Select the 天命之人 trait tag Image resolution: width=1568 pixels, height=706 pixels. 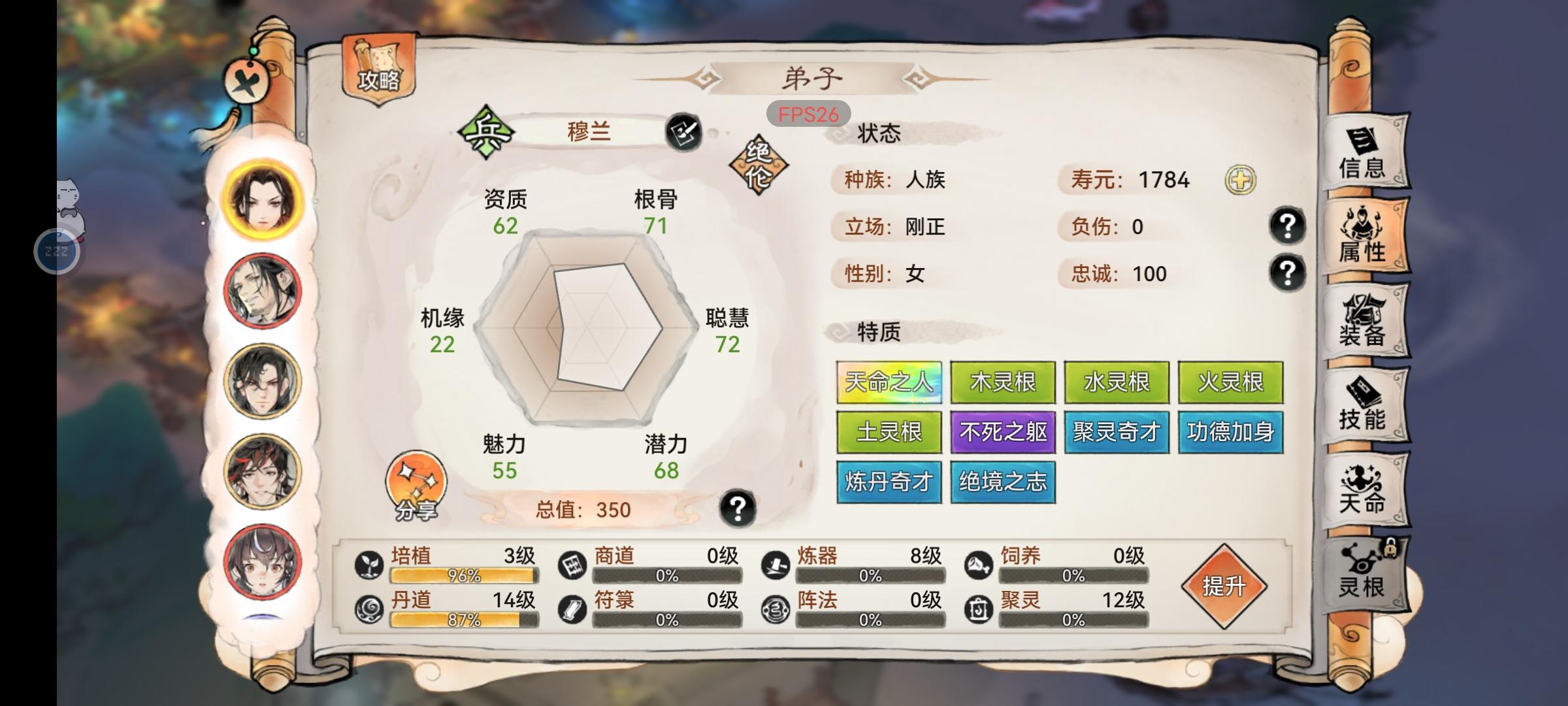(x=889, y=381)
